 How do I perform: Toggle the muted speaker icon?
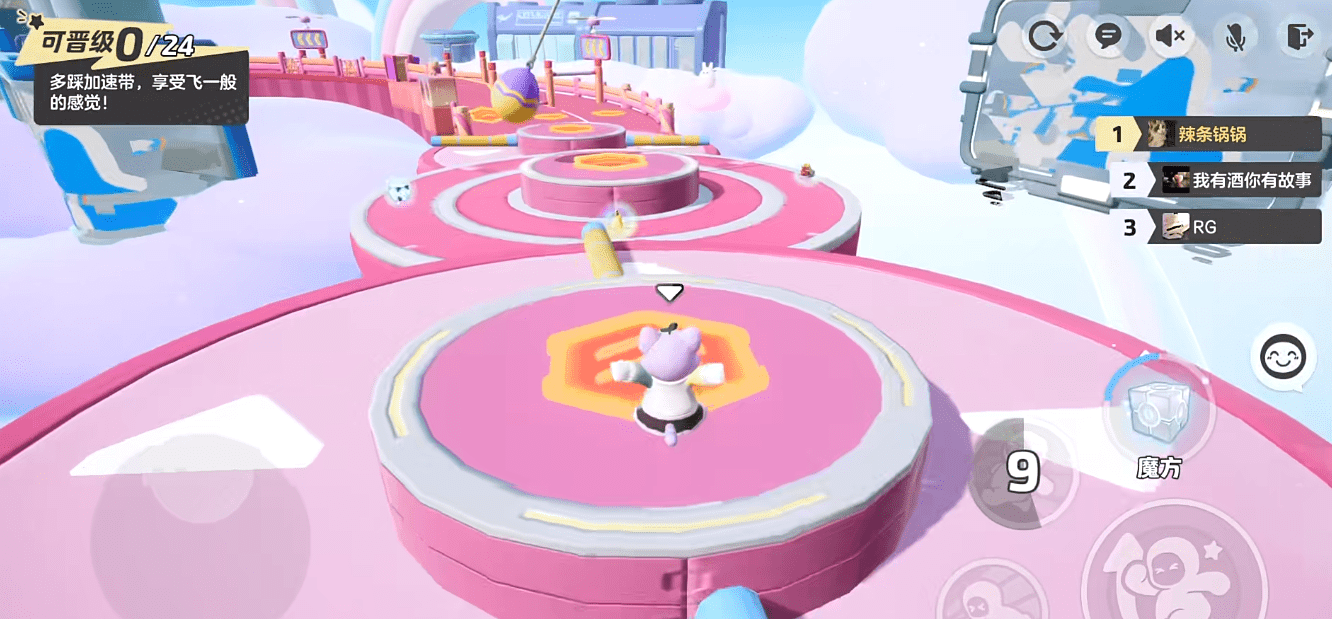[x=1170, y=38]
